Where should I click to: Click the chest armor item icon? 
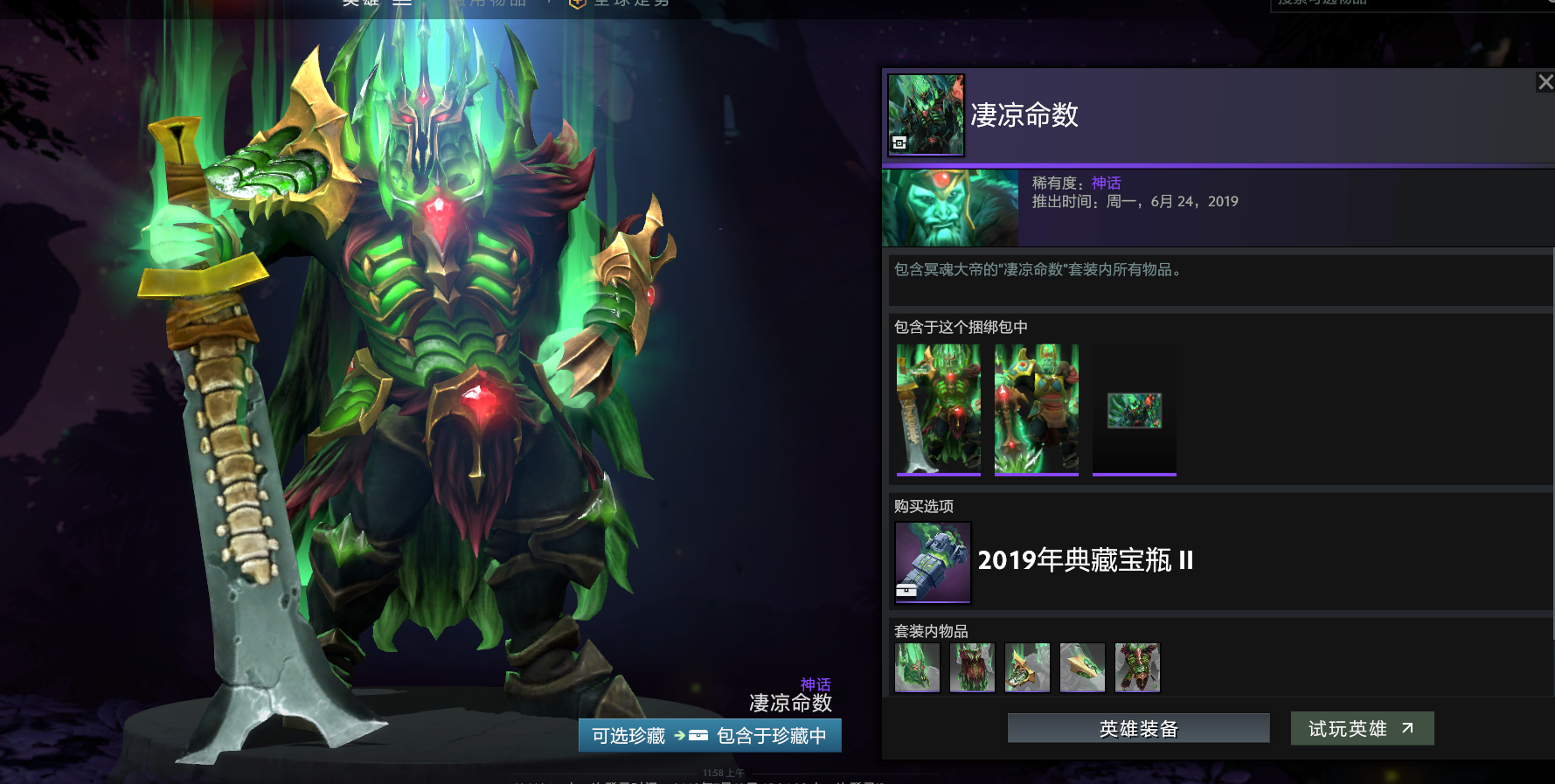1137,667
